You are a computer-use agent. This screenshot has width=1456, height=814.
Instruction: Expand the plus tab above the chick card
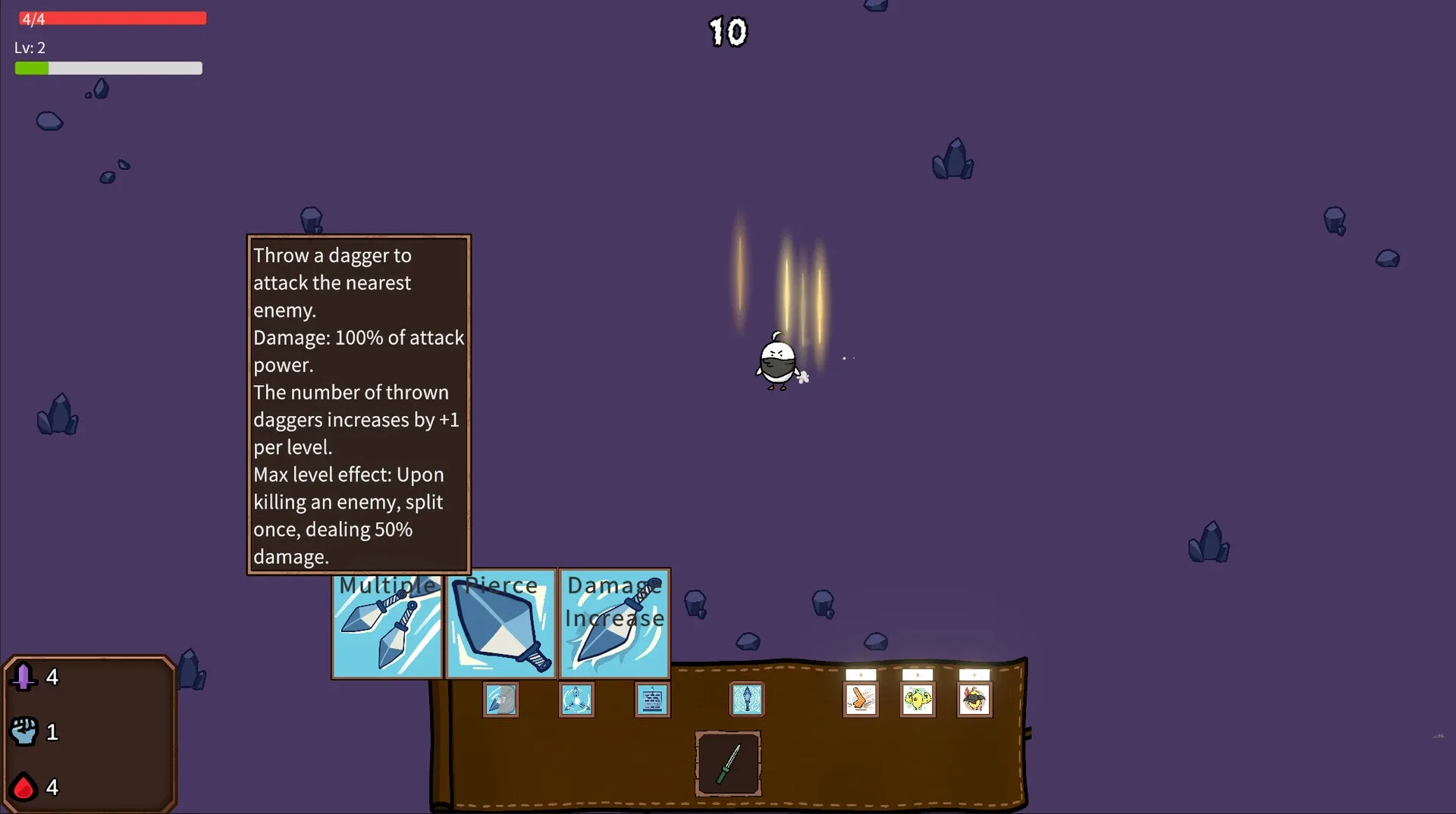pos(917,674)
